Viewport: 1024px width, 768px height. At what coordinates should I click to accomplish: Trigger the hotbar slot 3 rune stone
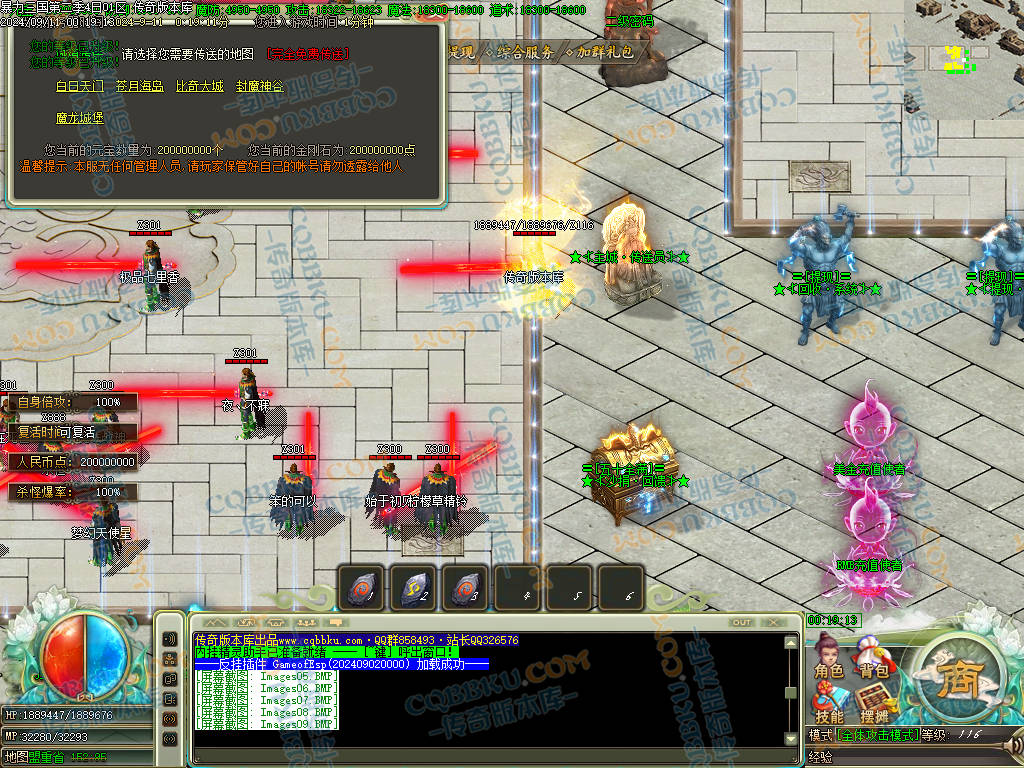(x=464, y=587)
